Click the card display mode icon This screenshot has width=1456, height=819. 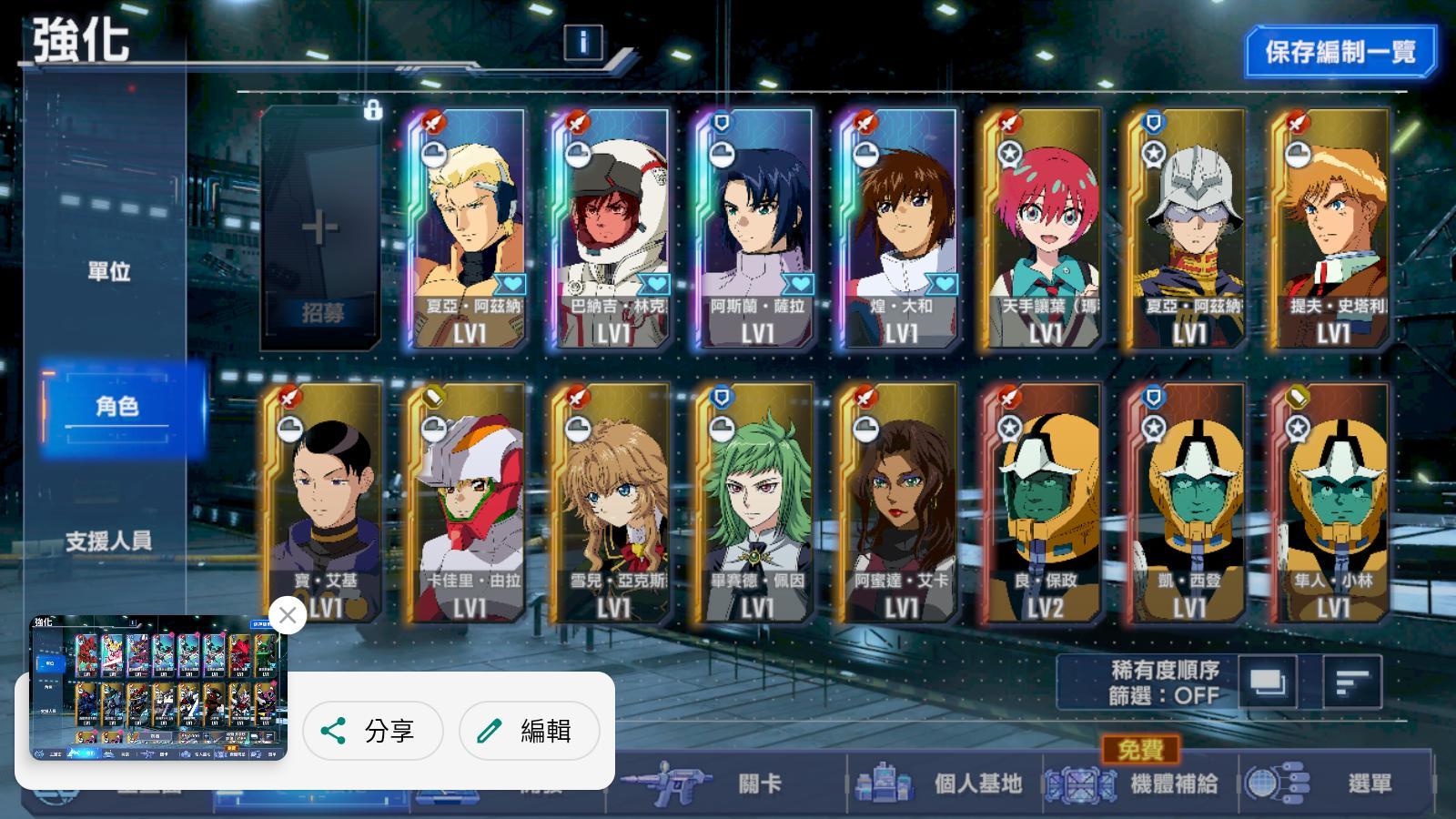(x=1269, y=681)
